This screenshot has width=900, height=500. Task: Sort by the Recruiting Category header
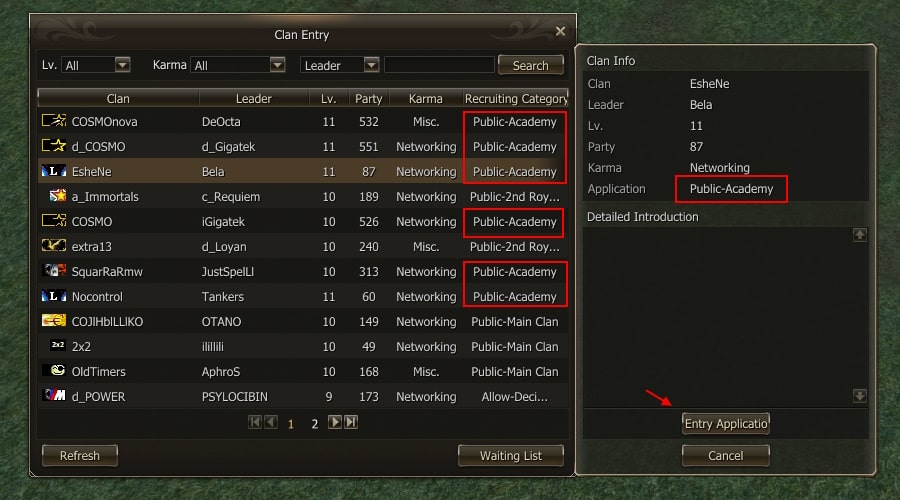tap(515, 98)
